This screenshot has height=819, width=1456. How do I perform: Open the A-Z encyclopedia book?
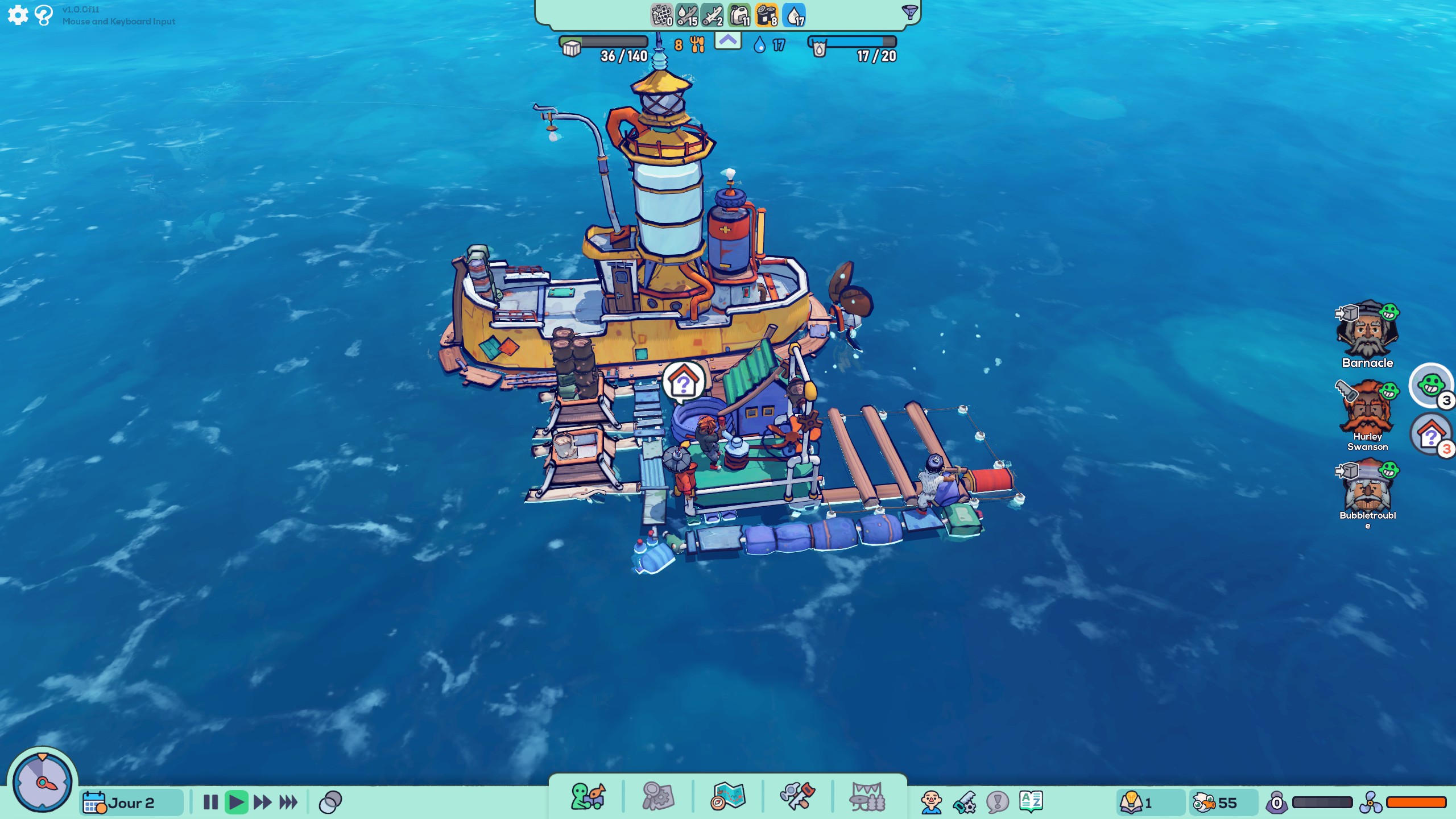pyautogui.click(x=1031, y=802)
